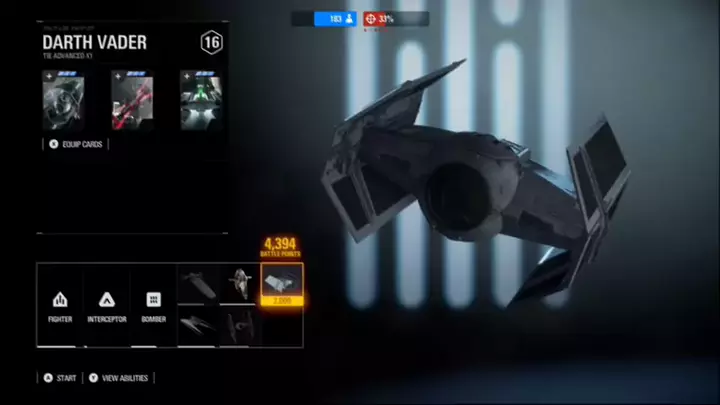Select the first grey star card
720x405 pixels.
62,101
